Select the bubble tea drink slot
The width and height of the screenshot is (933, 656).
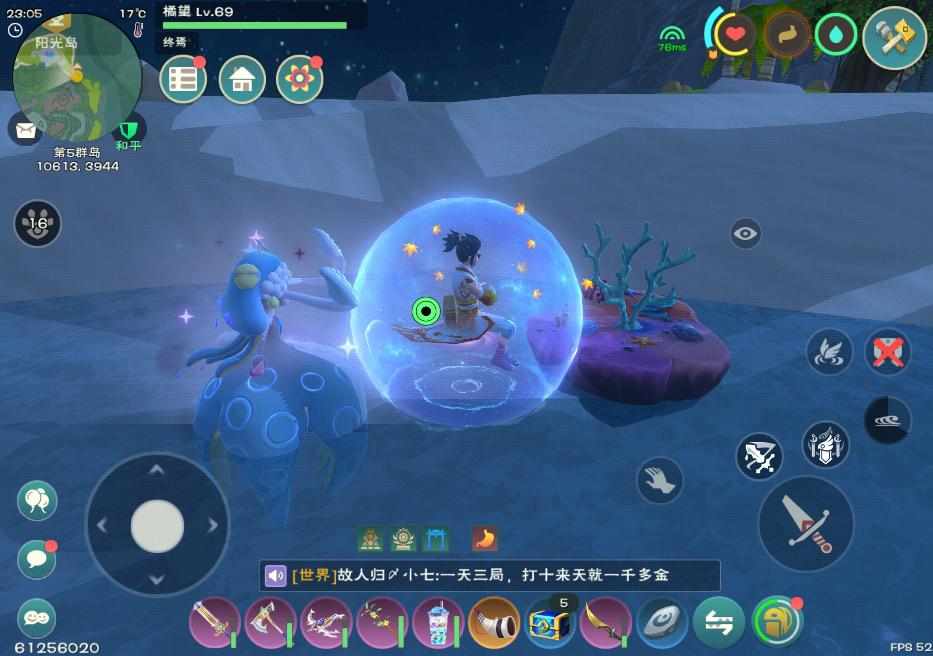pyautogui.click(x=438, y=622)
